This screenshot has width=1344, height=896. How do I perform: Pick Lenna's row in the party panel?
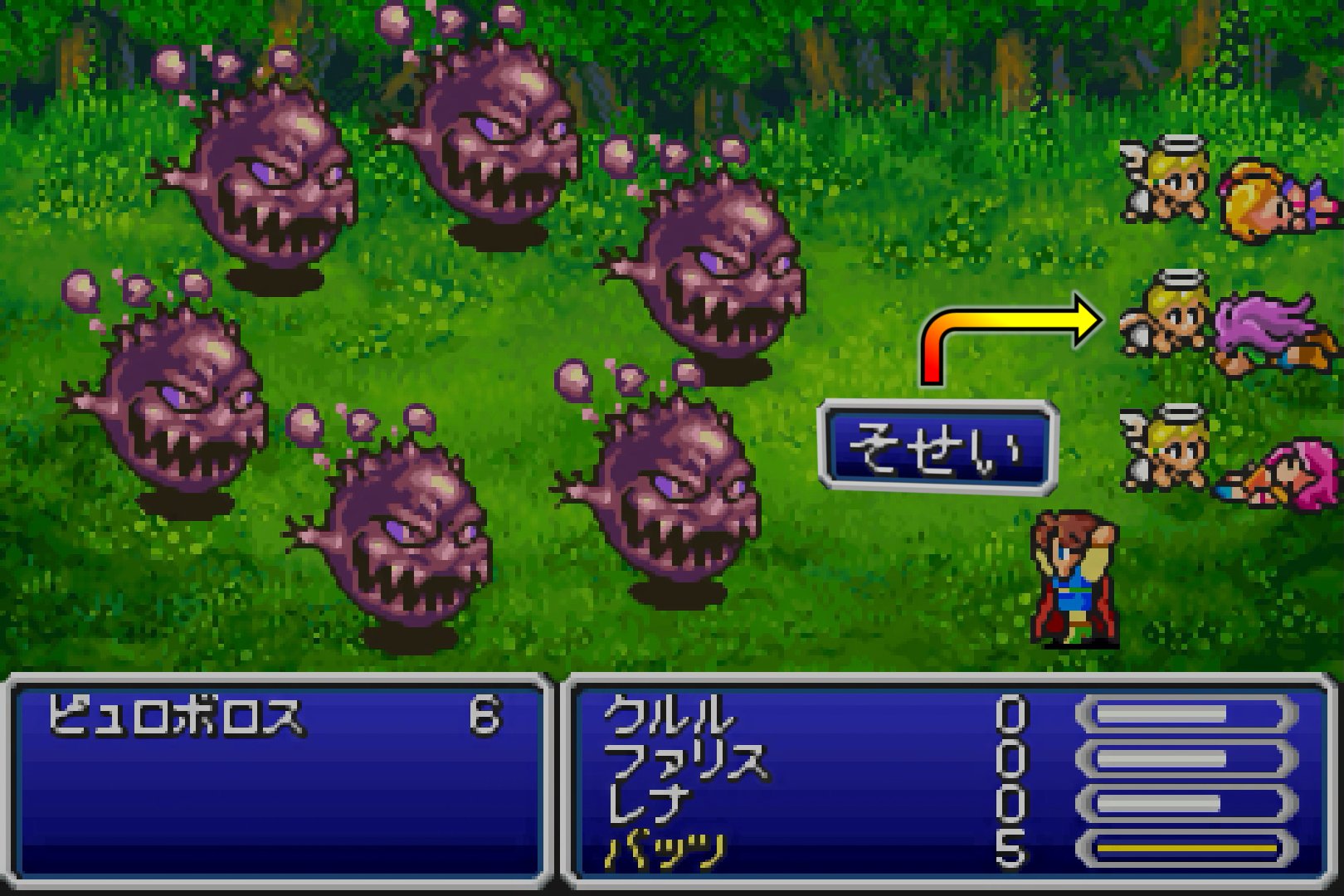649,804
